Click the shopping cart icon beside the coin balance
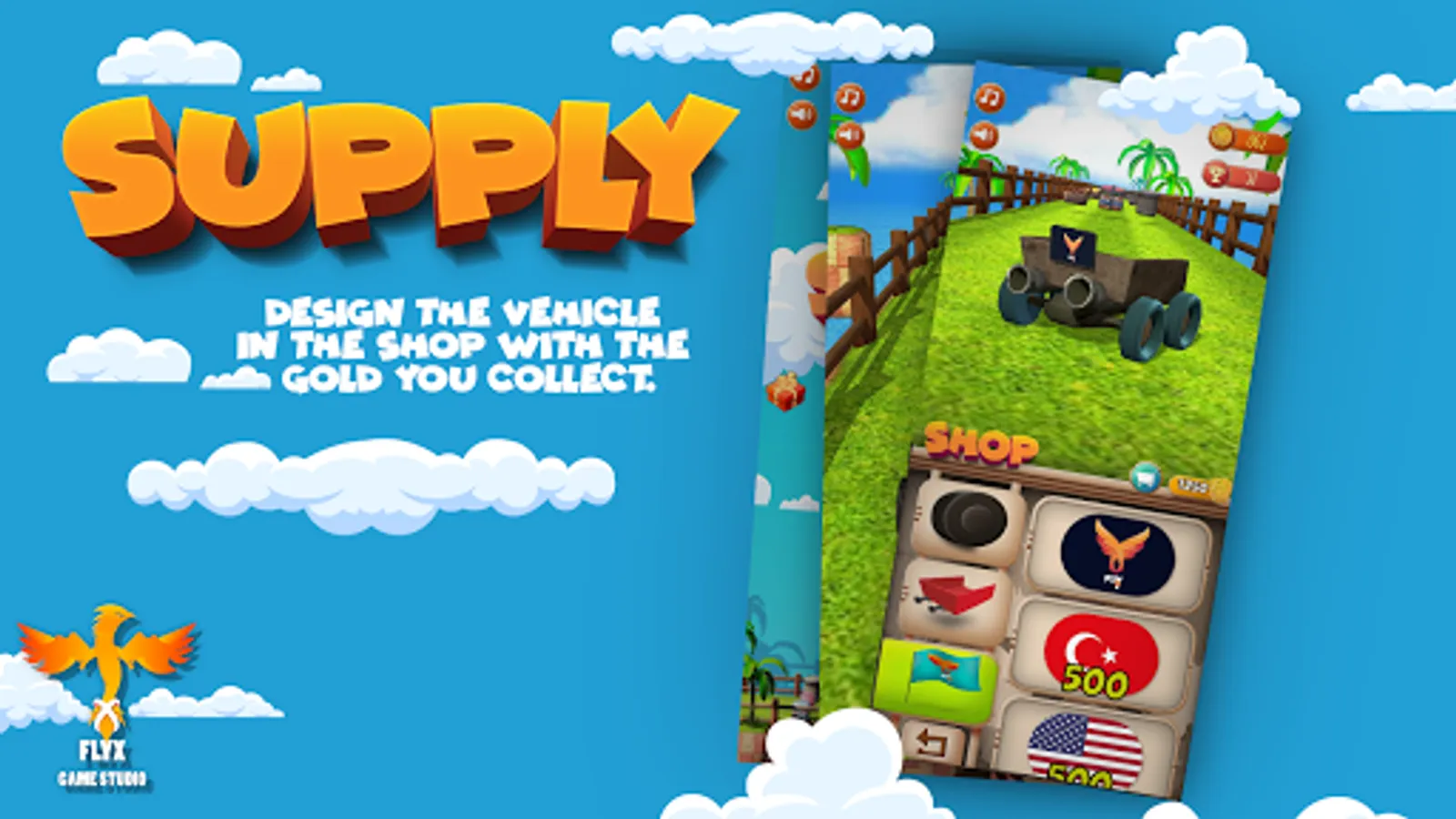This screenshot has height=819, width=1456. [x=1146, y=476]
